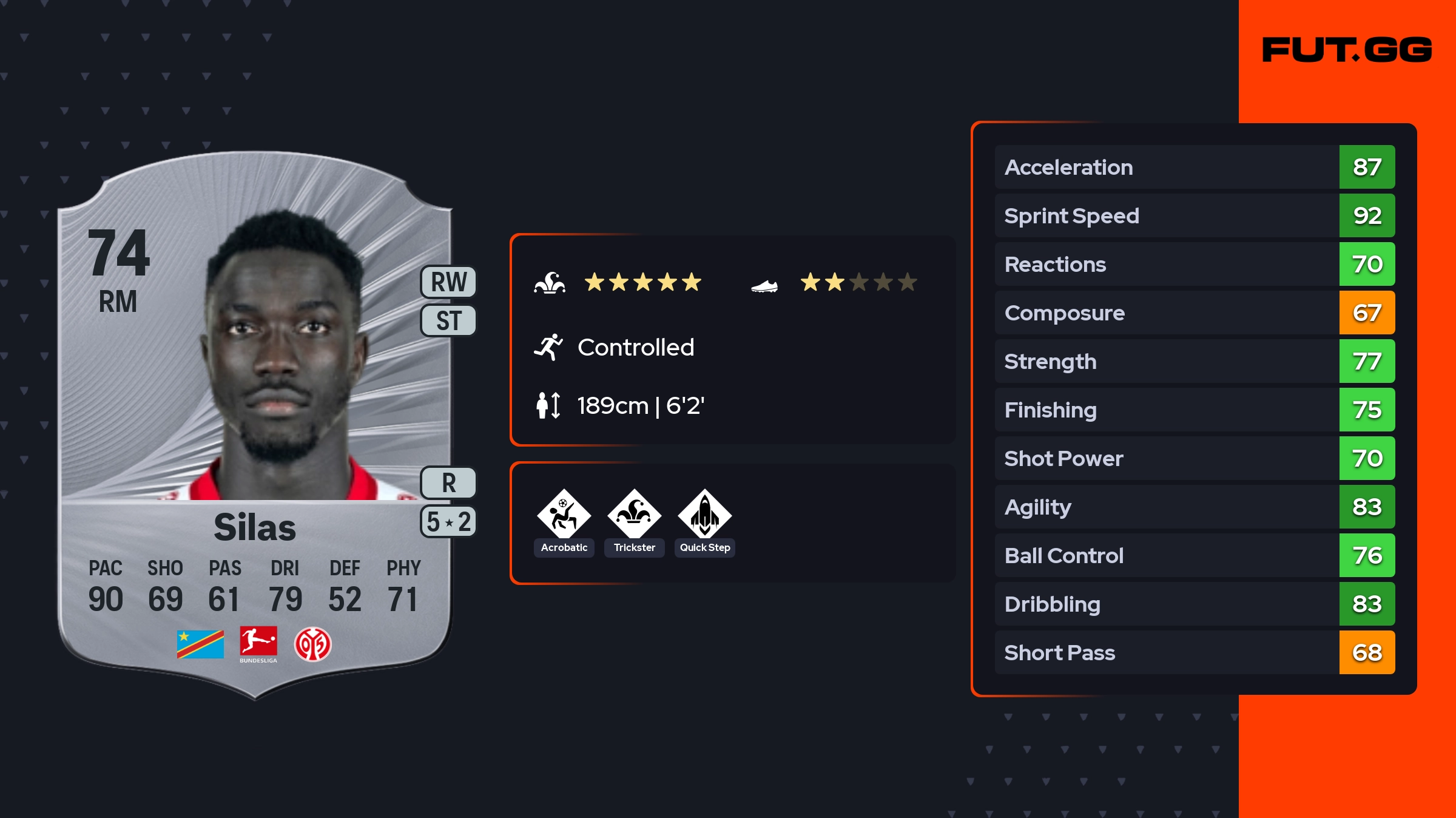Open the Trickster playstyle icon
The width and height of the screenshot is (1456, 818).
(x=635, y=515)
